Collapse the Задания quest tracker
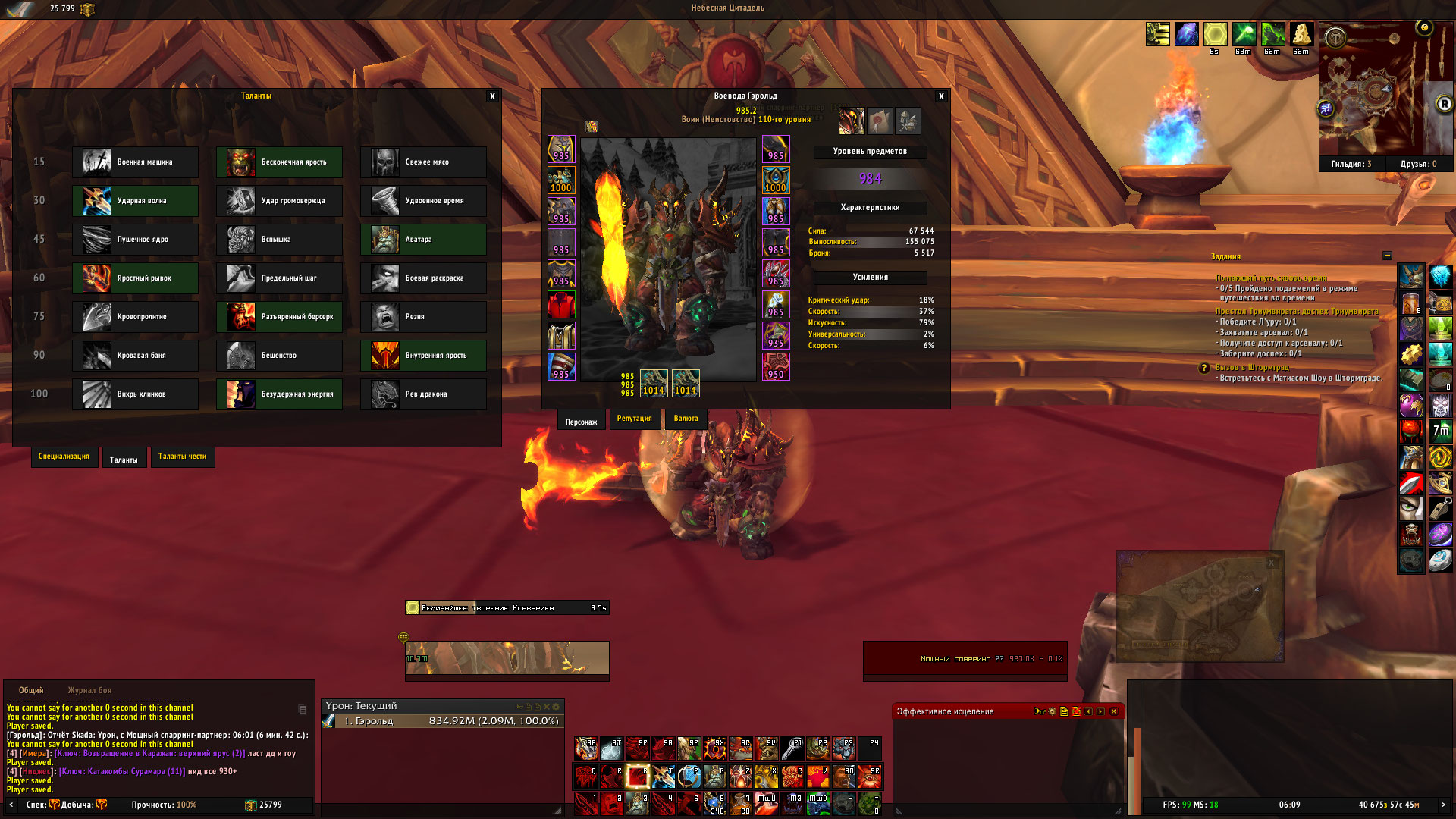The image size is (1456, 819). pyautogui.click(x=1387, y=256)
